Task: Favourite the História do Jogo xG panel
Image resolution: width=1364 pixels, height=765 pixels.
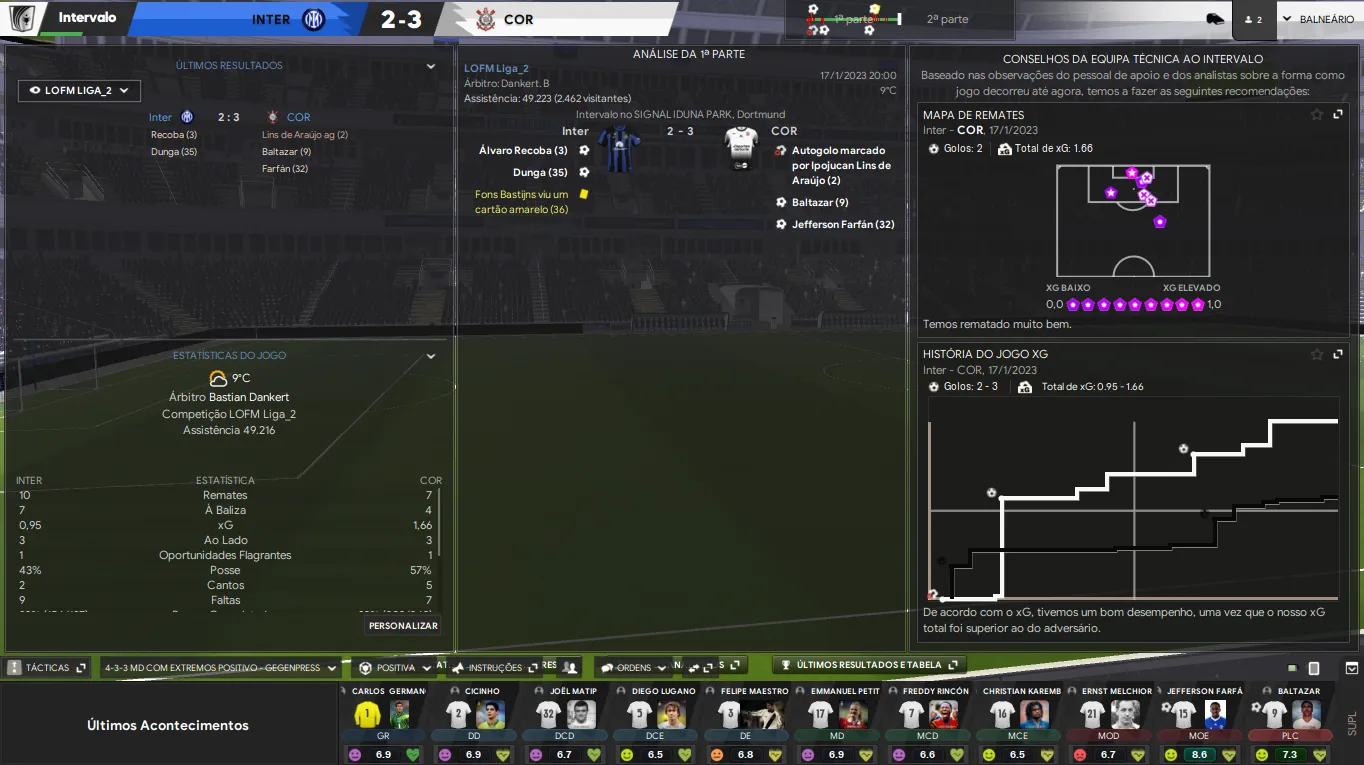Action: [x=1317, y=354]
